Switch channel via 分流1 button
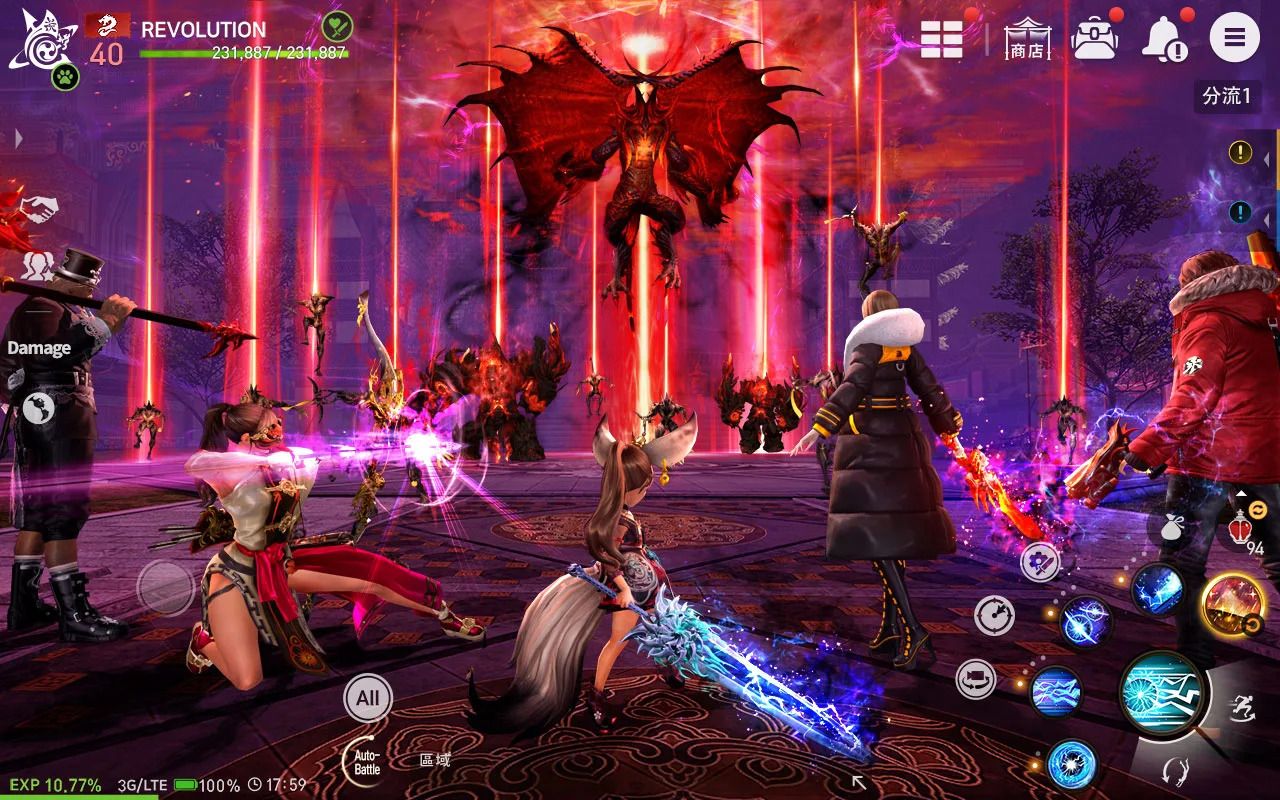The width and height of the screenshot is (1280, 800). 1226,96
